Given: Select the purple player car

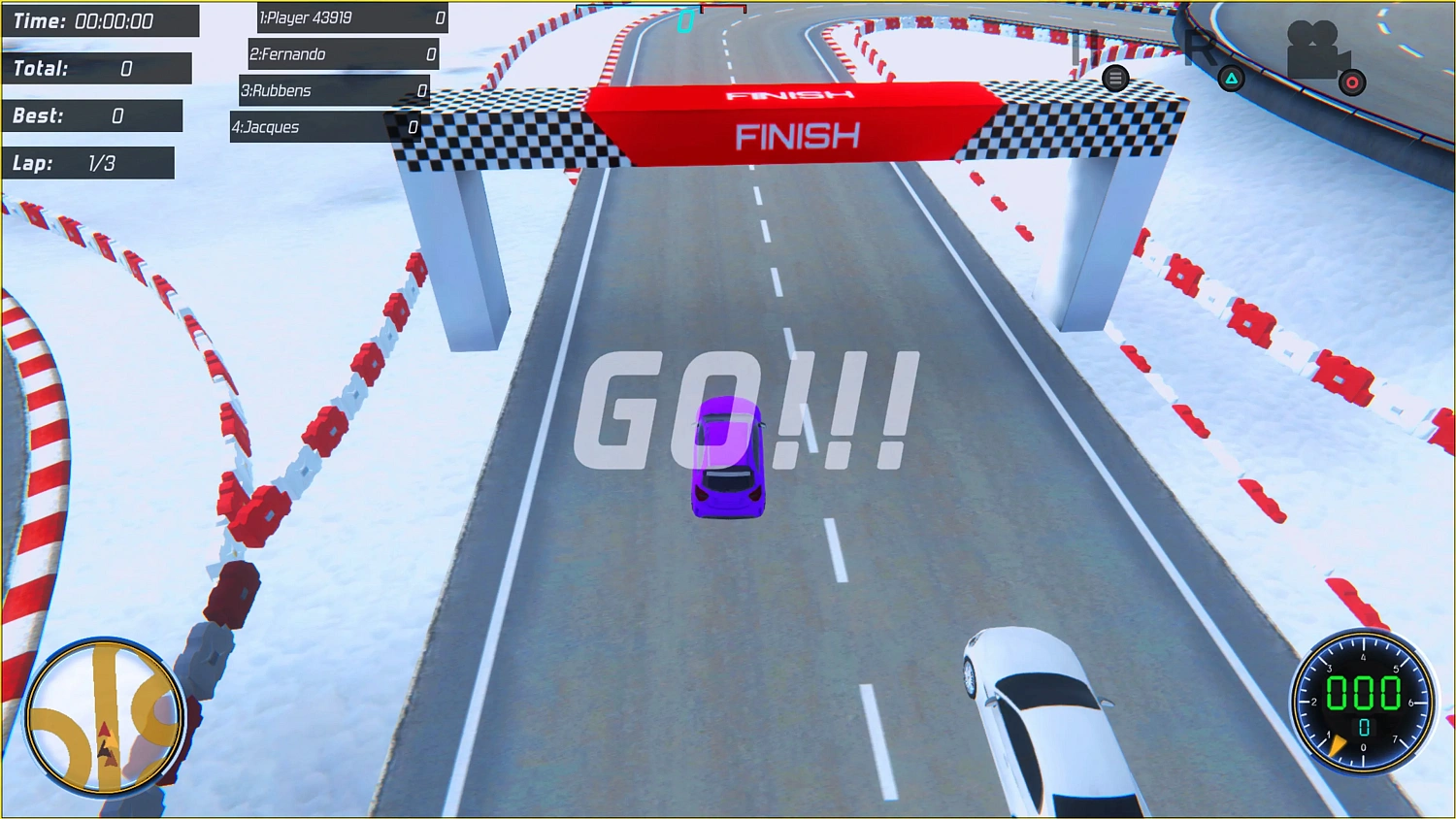Looking at the screenshot, I should [x=727, y=456].
